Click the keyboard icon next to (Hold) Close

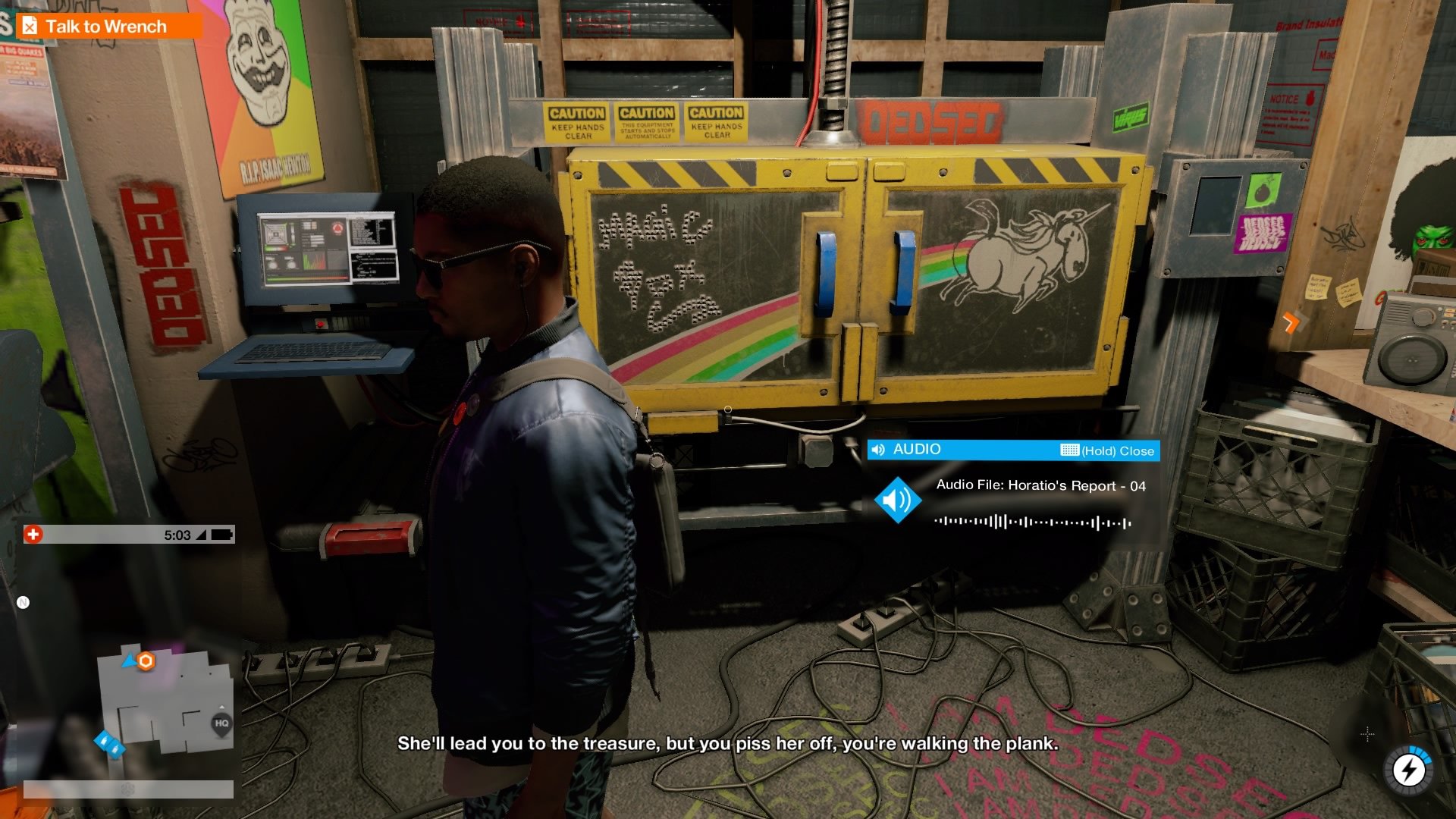pos(1069,450)
